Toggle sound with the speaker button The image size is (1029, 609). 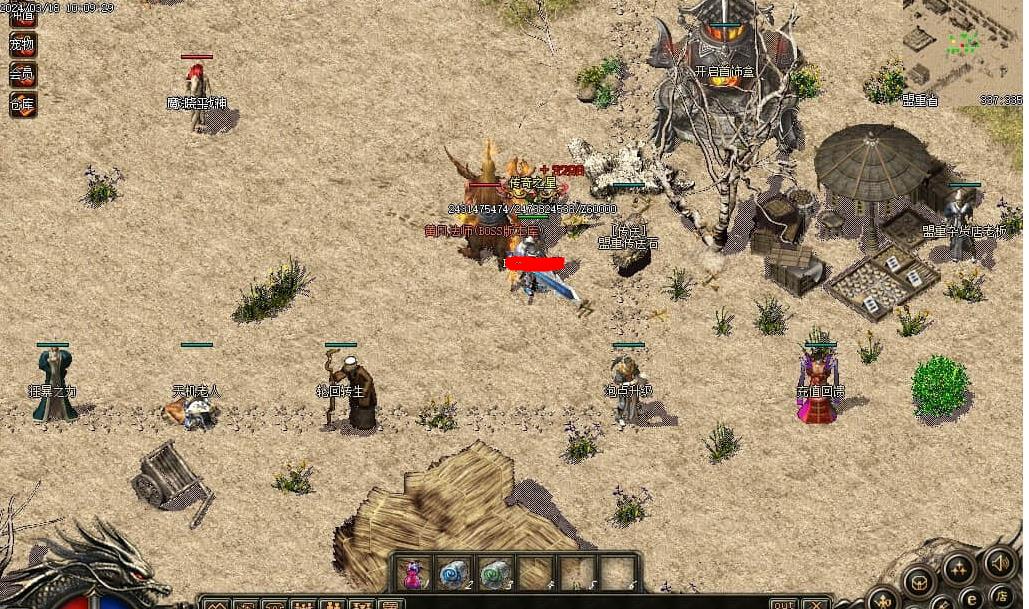point(1000,563)
